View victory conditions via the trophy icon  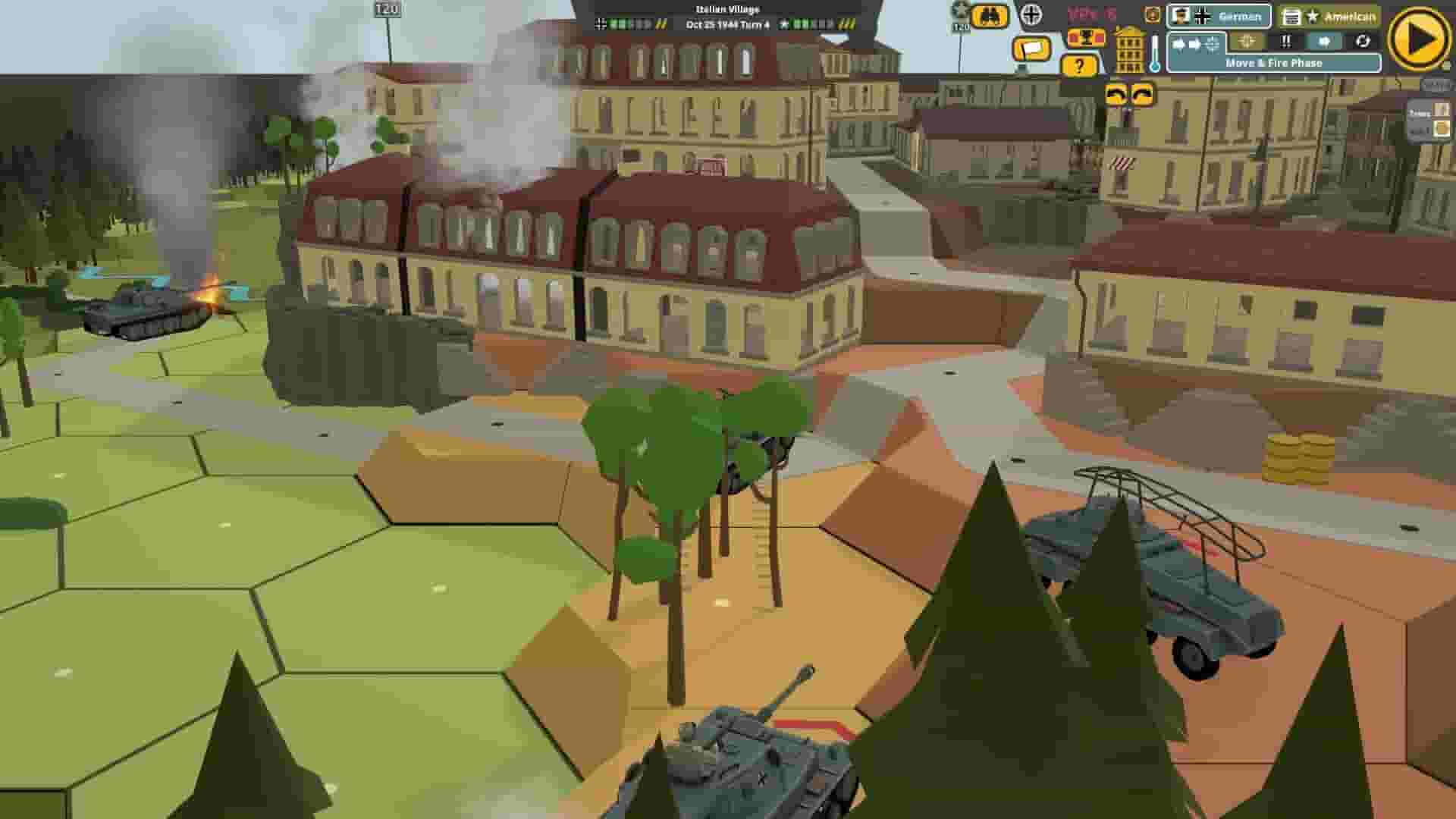pyautogui.click(x=1084, y=38)
